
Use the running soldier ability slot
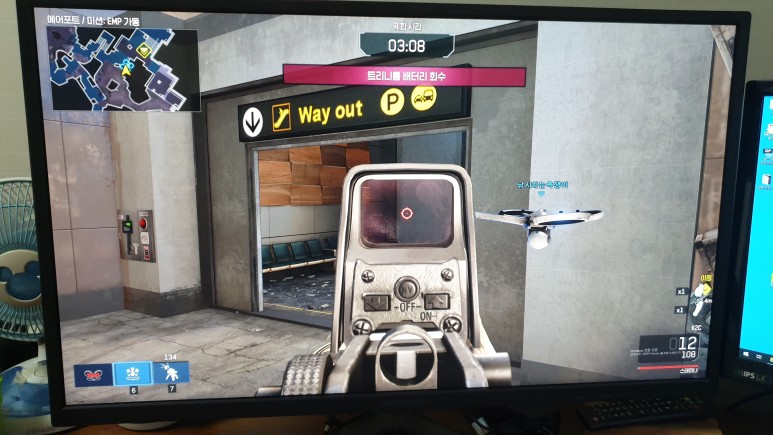174,374
